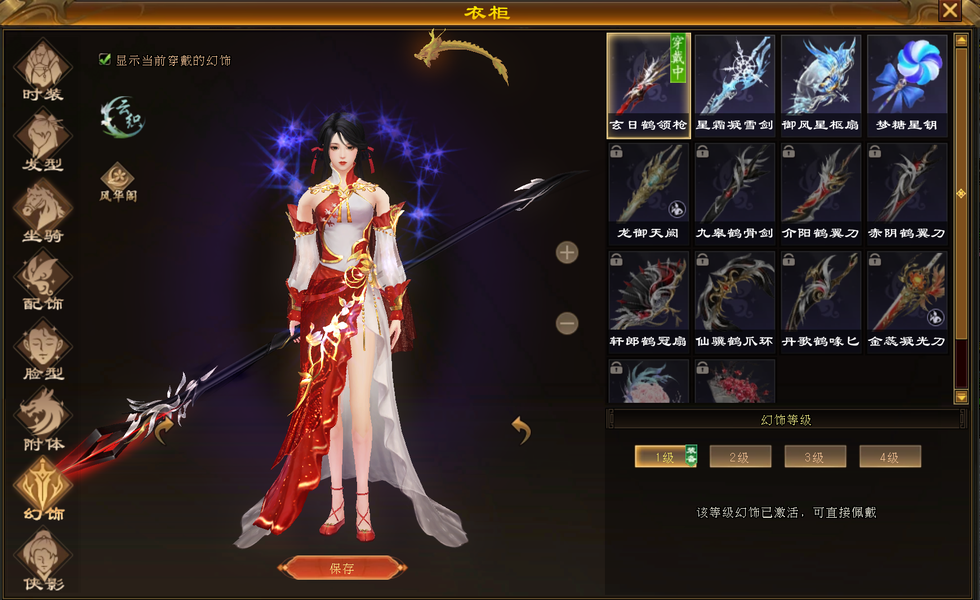The width and height of the screenshot is (980, 600).
Task: Zoom out the character preview
Action: (x=567, y=323)
